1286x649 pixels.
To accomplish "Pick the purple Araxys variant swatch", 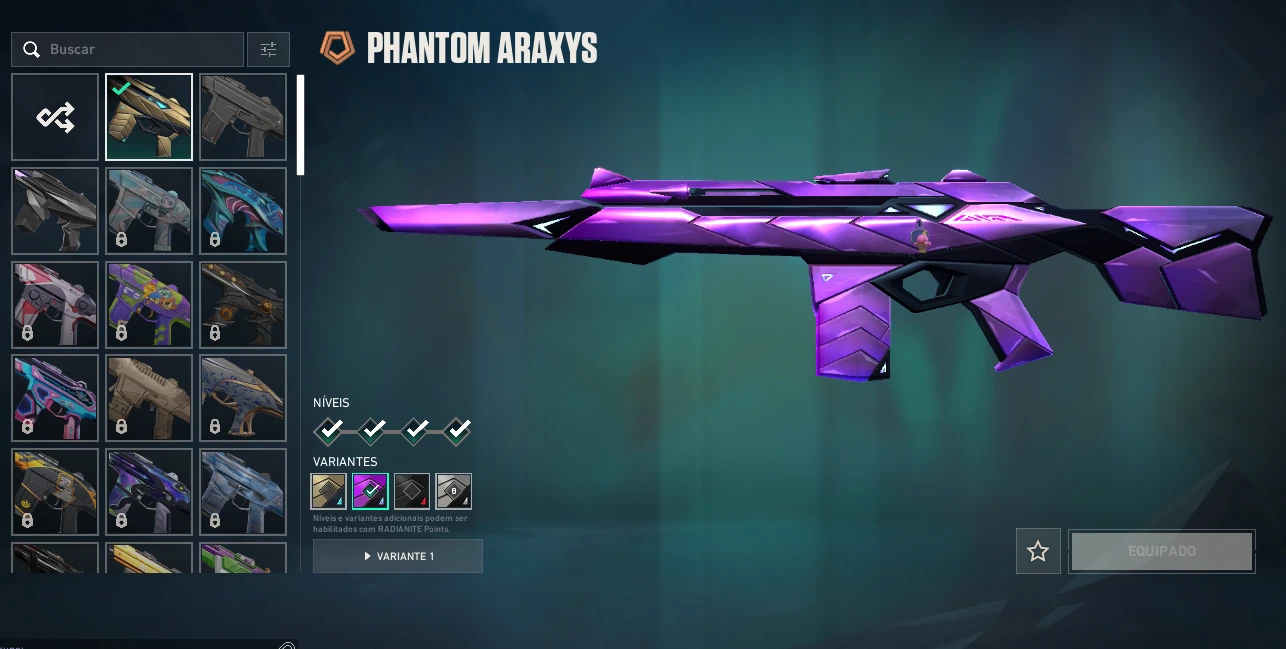I will click(370, 491).
